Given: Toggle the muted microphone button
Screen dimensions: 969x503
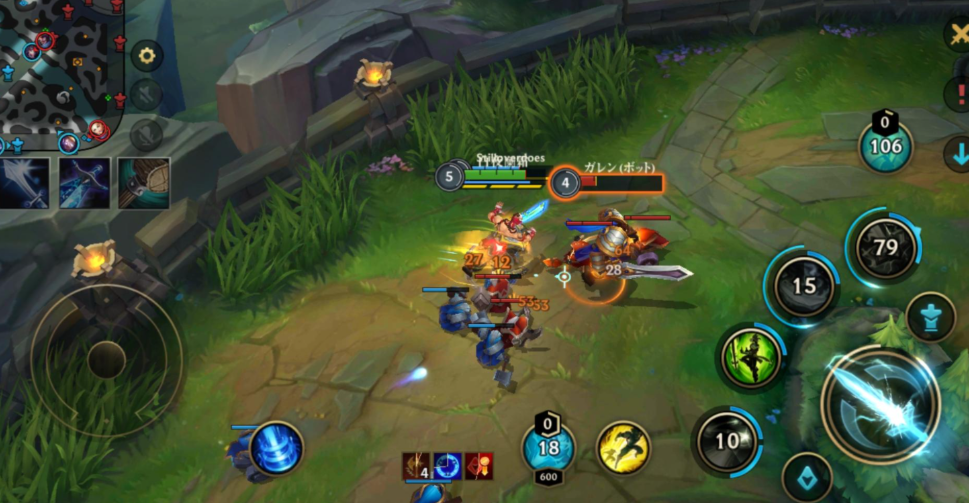Looking at the screenshot, I should click(146, 133).
